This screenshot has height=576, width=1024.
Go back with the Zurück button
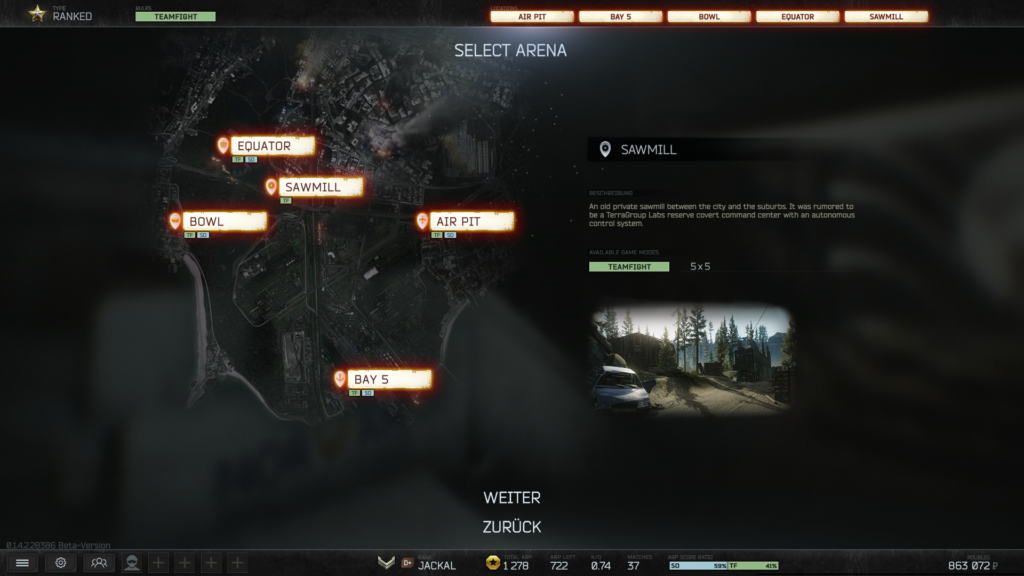coord(512,527)
